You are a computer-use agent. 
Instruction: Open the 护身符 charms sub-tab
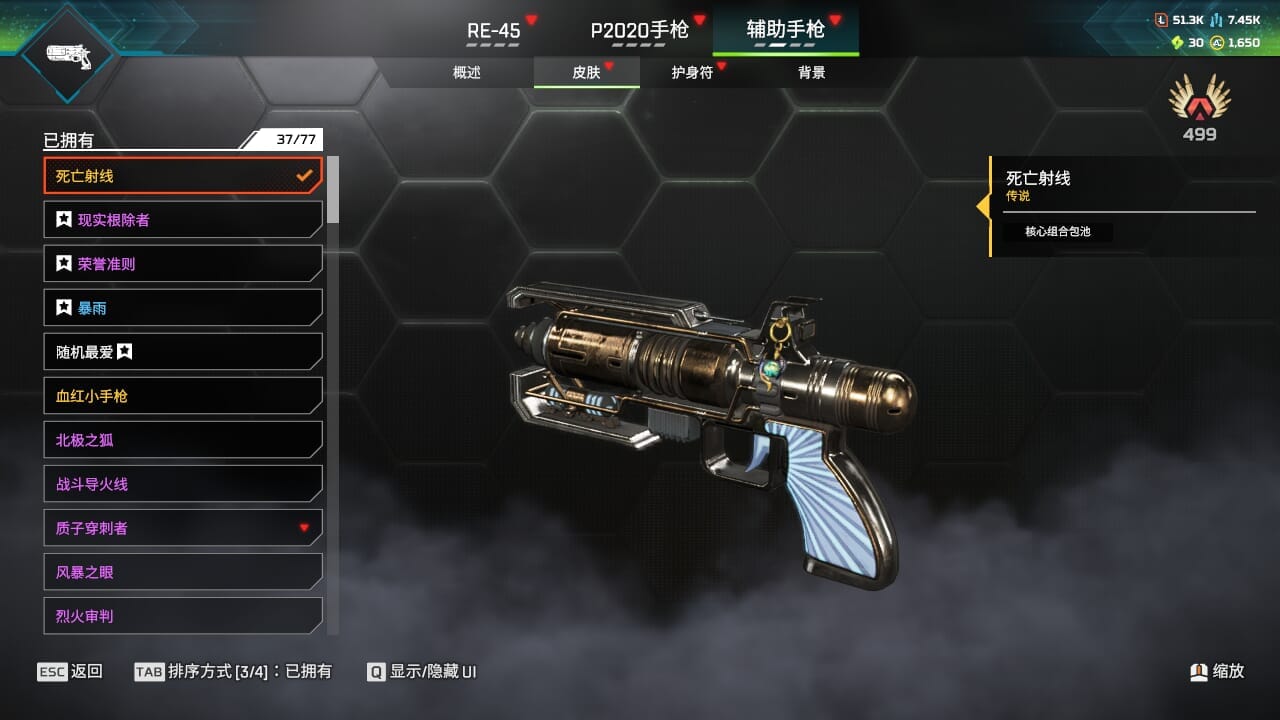692,73
